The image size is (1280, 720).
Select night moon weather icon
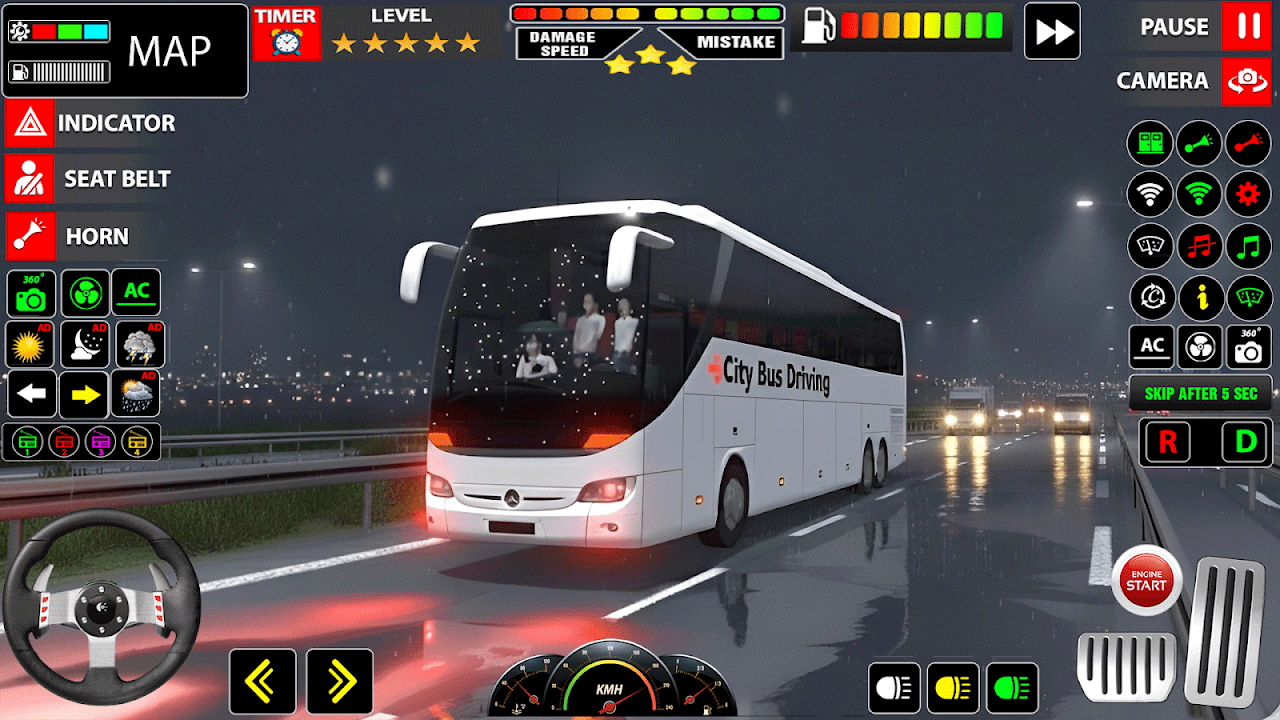(x=85, y=345)
